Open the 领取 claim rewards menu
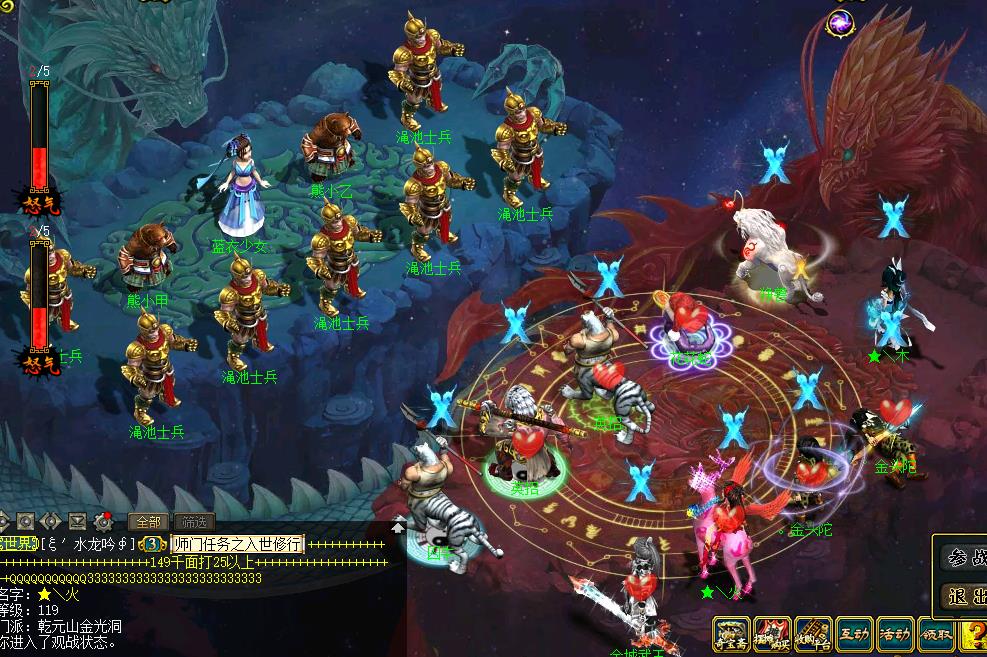 (x=936, y=634)
